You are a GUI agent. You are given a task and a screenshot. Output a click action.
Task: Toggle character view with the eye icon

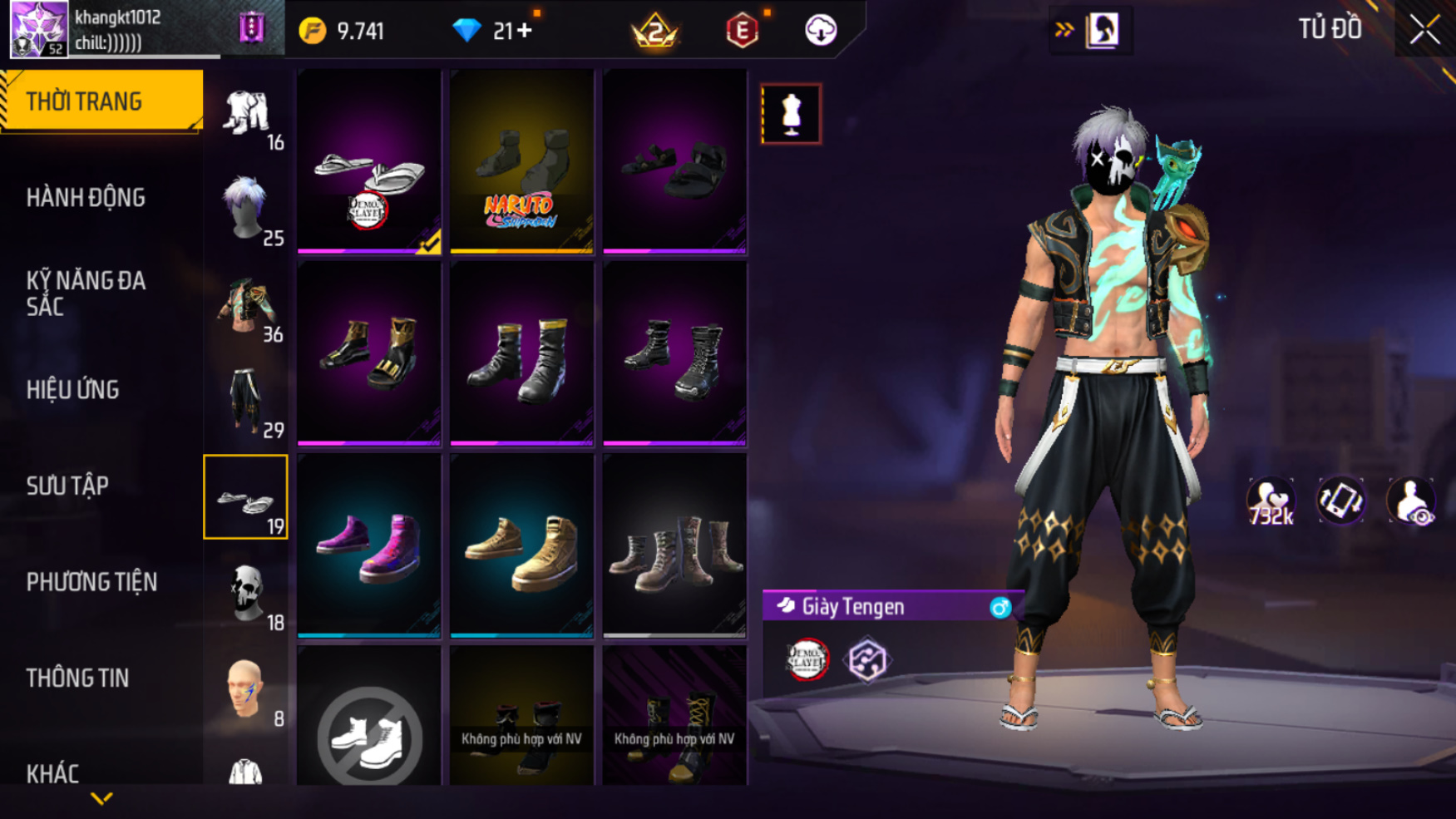(1410, 502)
